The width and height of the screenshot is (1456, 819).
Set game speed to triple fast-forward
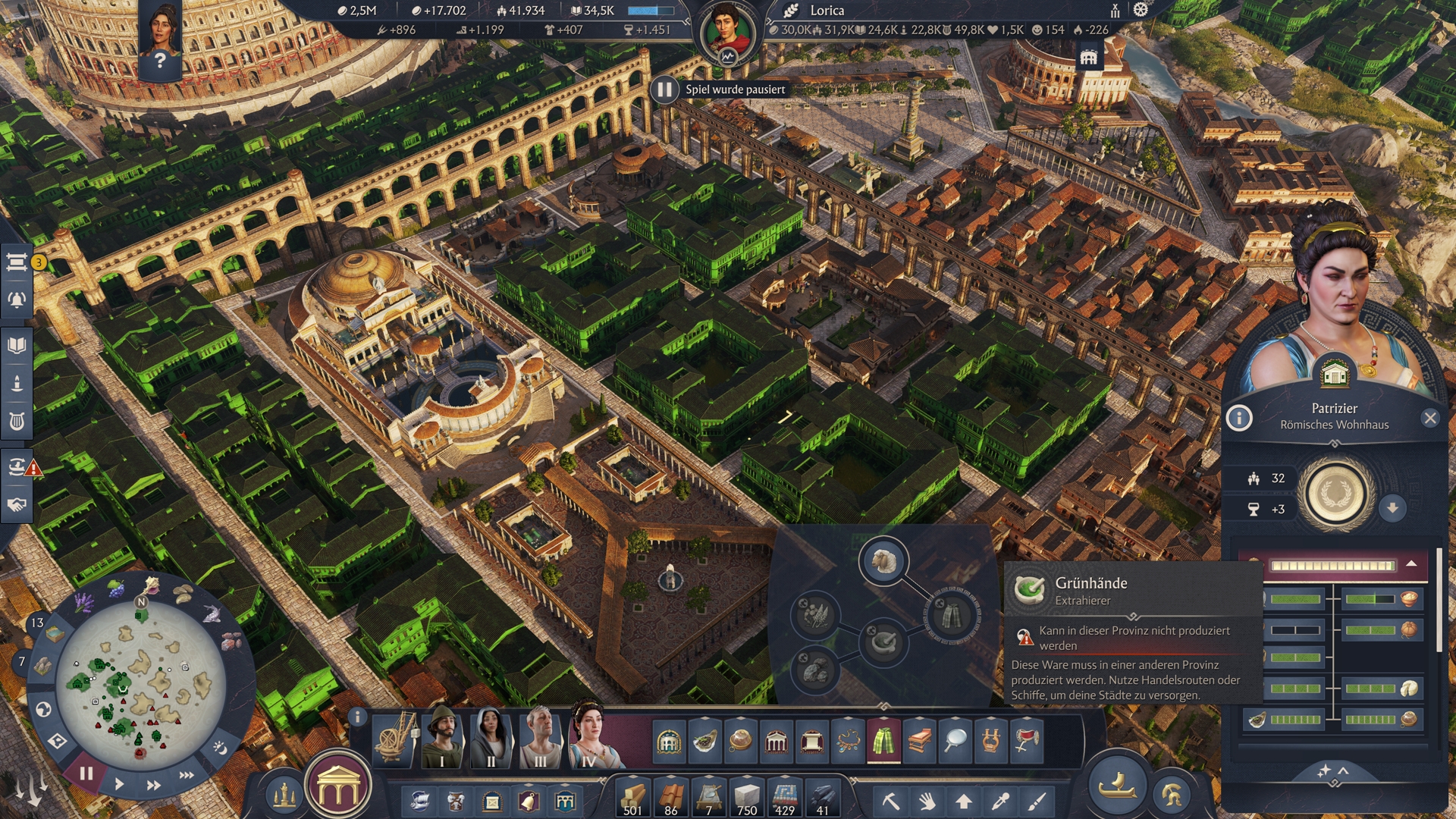187,775
